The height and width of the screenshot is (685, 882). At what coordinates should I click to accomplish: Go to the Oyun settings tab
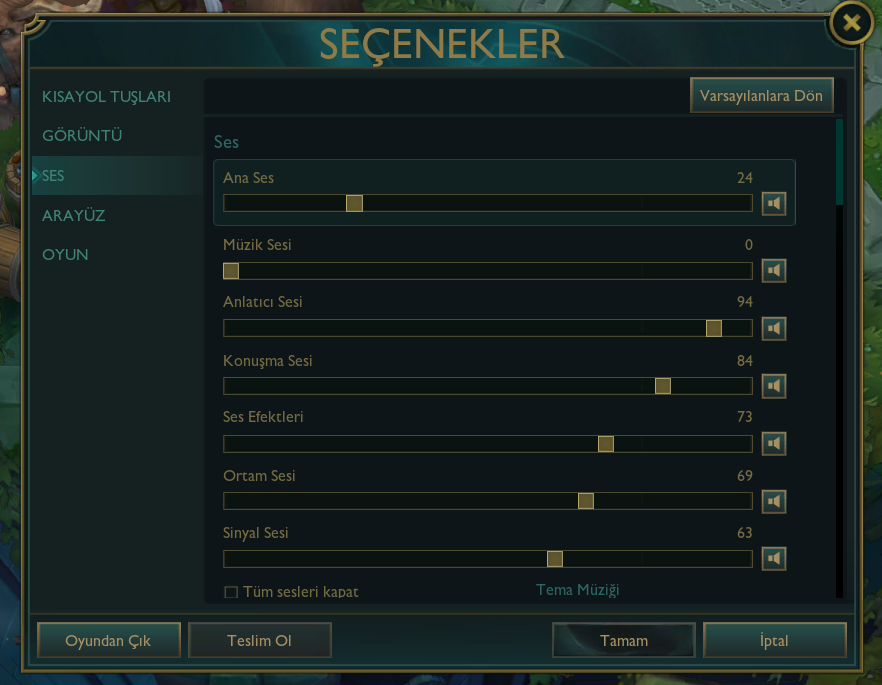coord(65,255)
